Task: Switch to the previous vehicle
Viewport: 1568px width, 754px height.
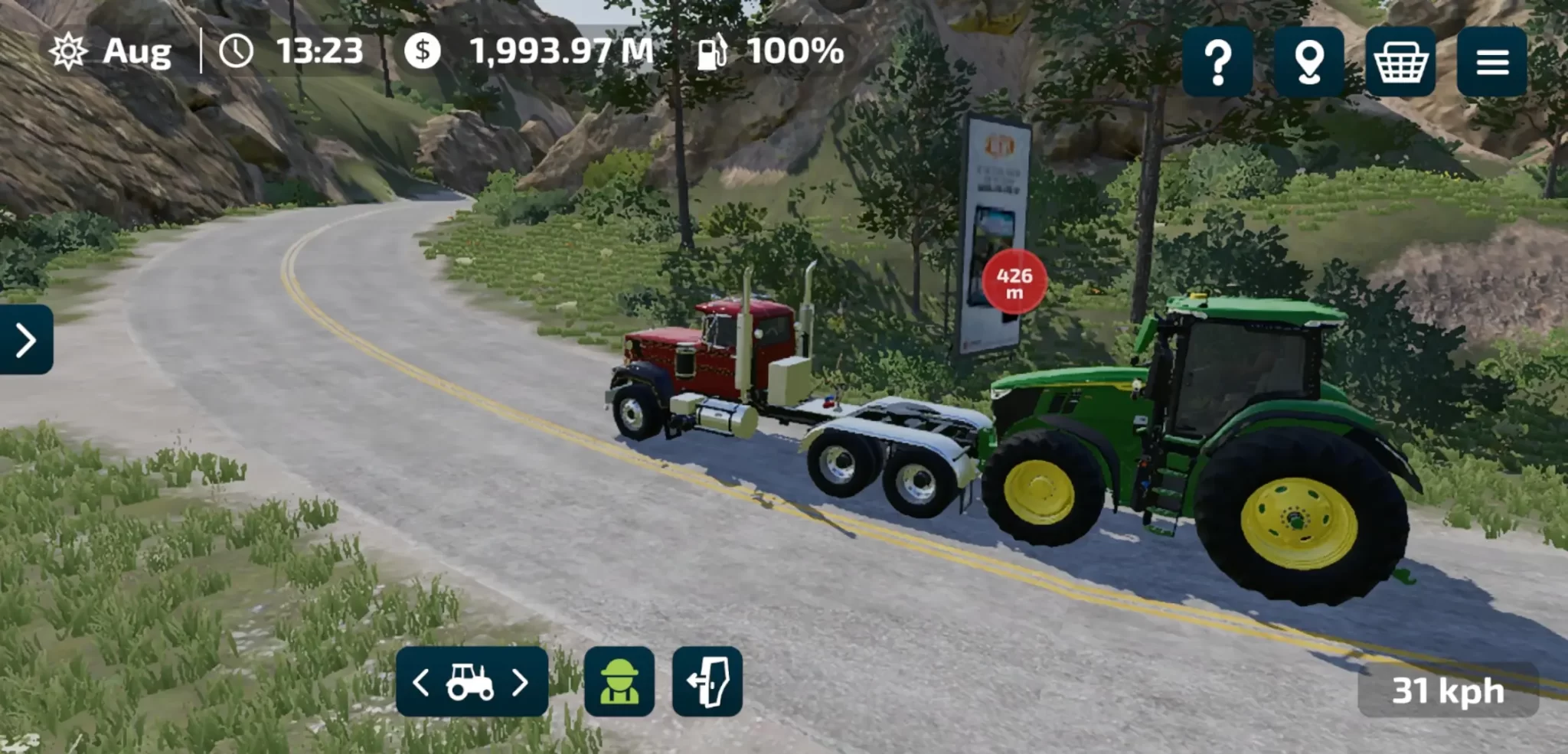Action: point(420,682)
